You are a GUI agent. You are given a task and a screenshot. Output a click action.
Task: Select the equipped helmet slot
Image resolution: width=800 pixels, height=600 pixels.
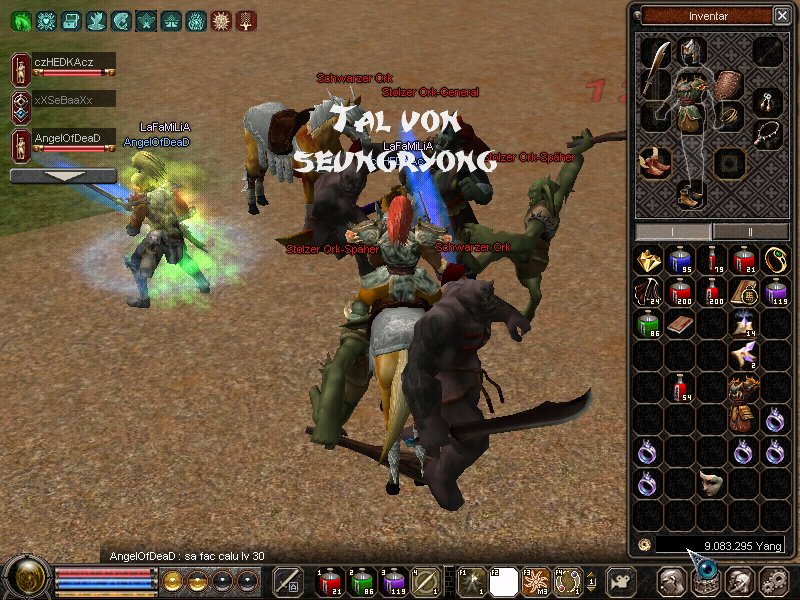[691, 51]
